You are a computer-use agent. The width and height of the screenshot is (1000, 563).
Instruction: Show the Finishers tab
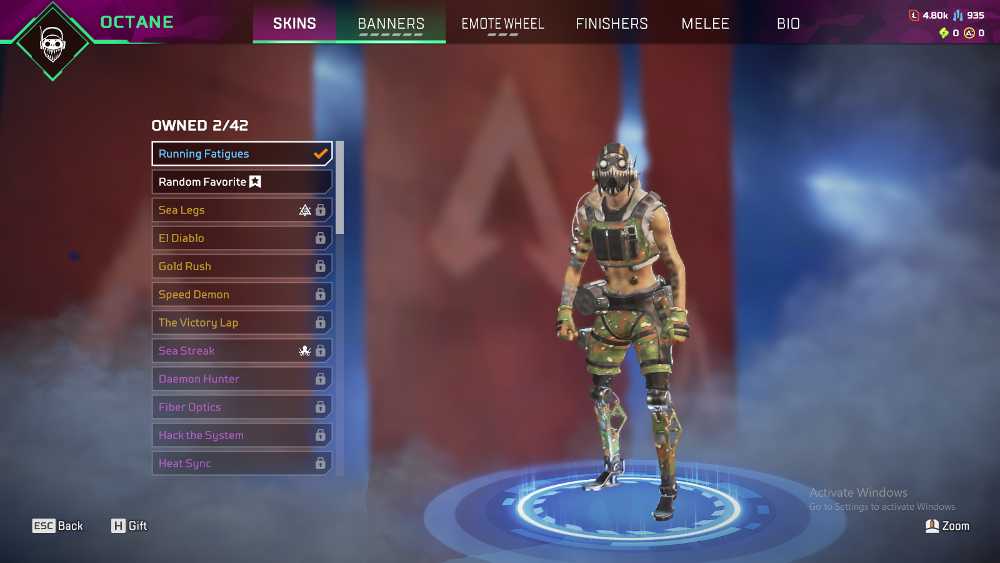click(611, 23)
